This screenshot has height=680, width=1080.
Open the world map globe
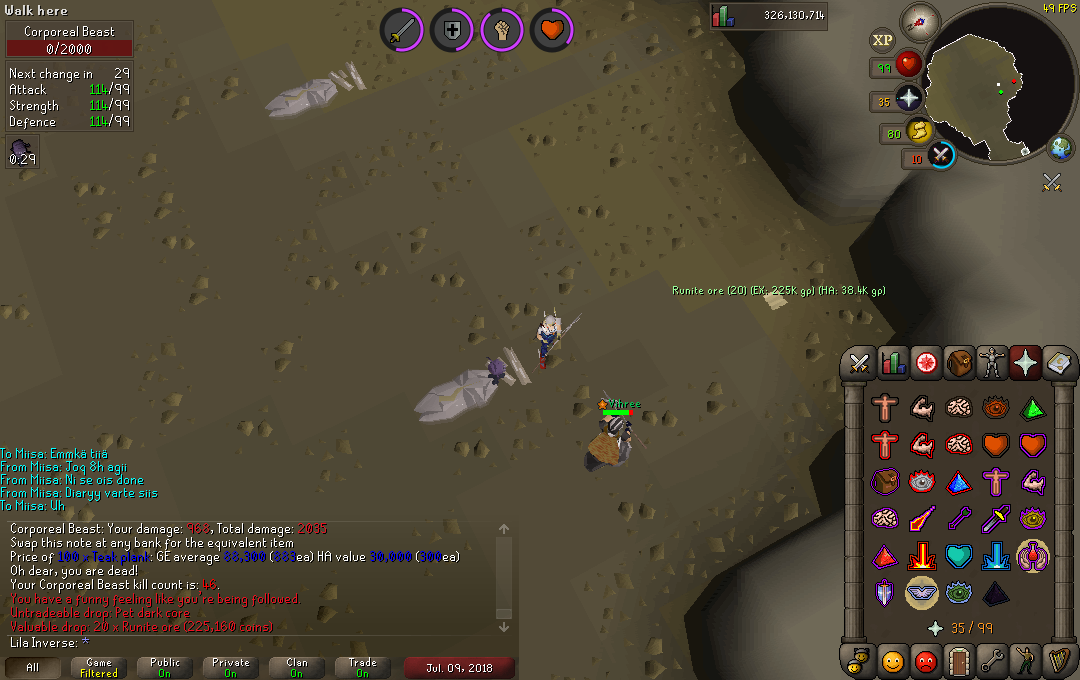point(1060,148)
